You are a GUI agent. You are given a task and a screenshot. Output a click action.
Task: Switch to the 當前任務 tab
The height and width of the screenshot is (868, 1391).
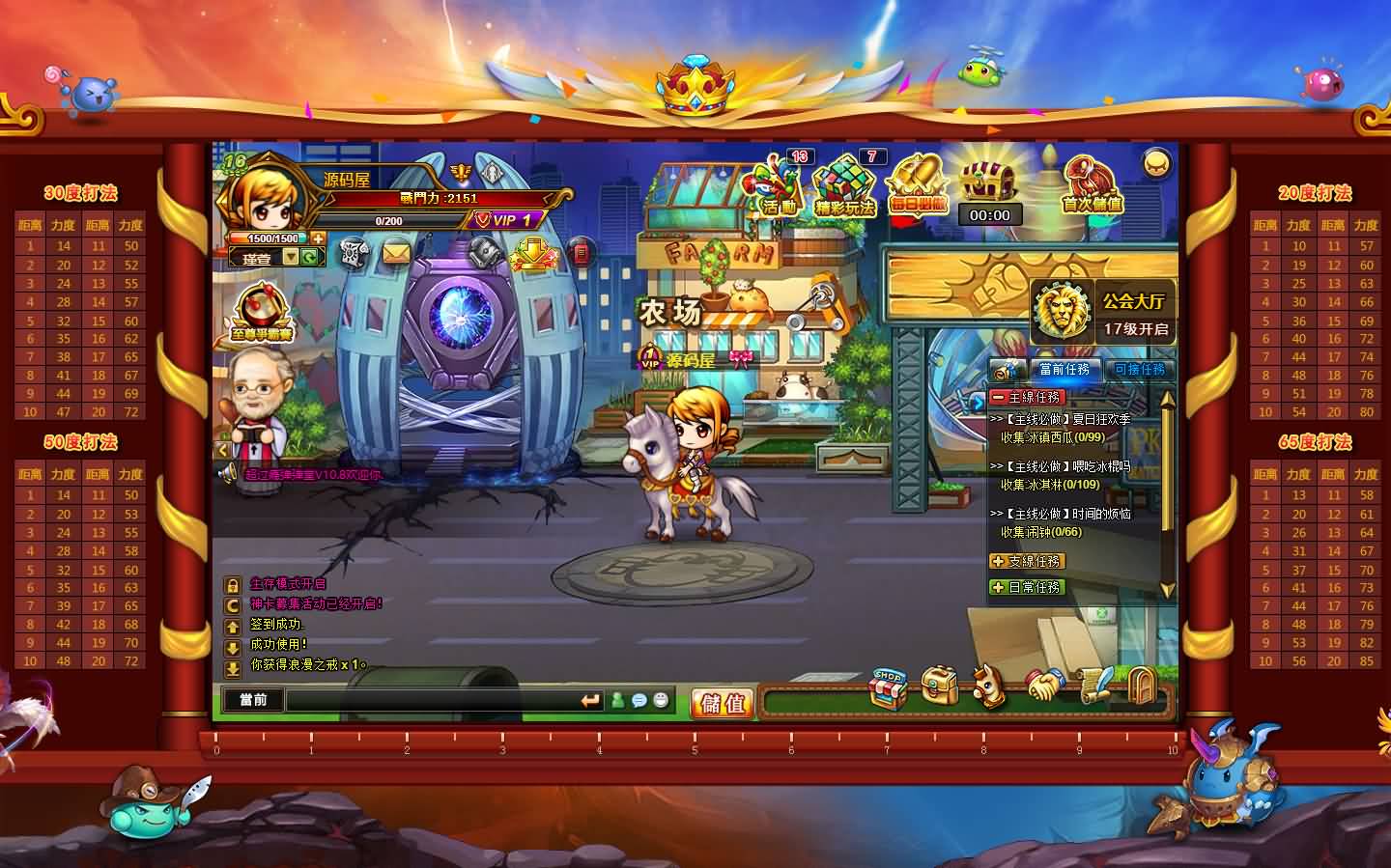click(1064, 369)
